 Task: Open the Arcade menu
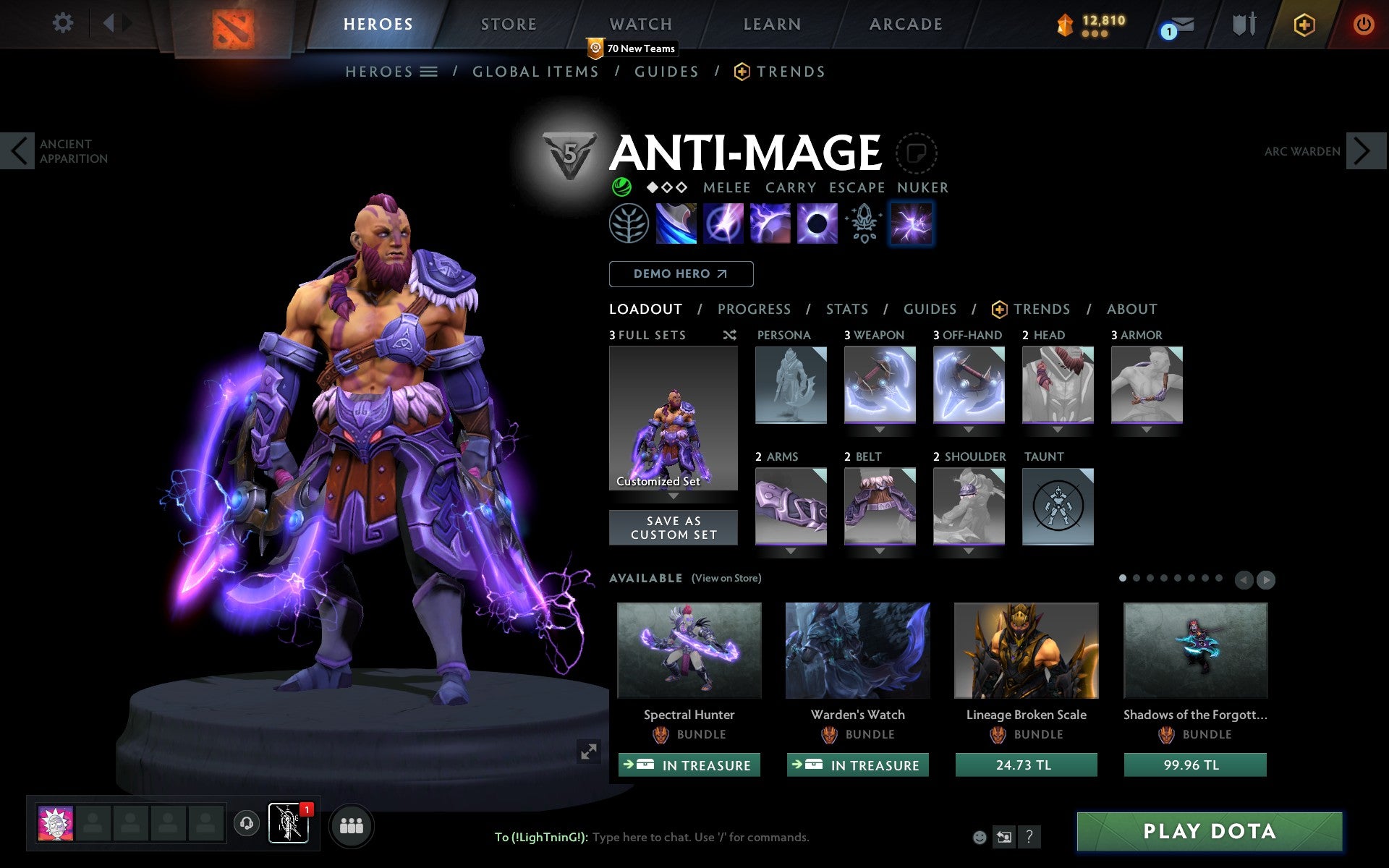coord(905,24)
